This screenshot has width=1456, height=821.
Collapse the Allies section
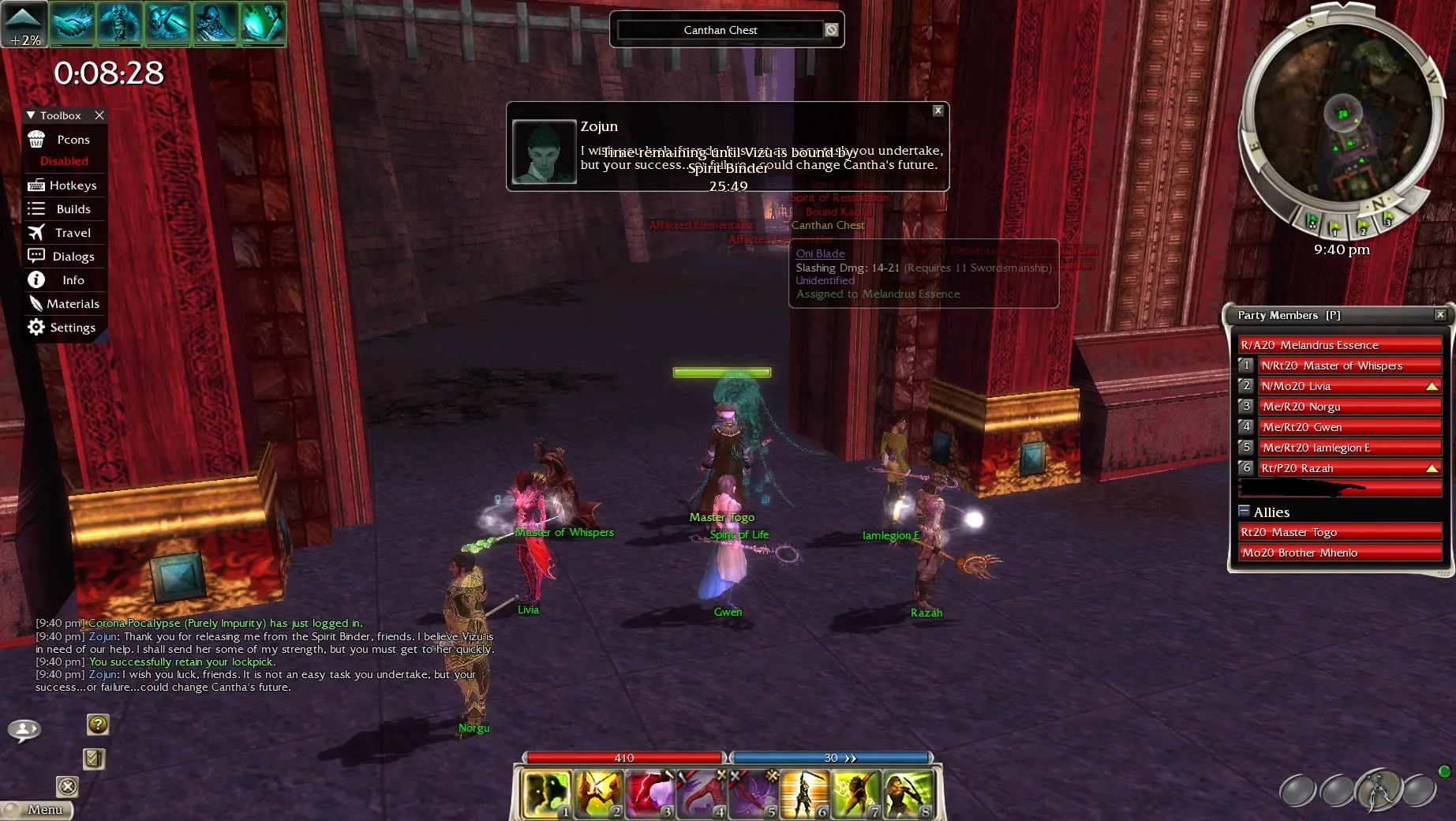(x=1245, y=511)
